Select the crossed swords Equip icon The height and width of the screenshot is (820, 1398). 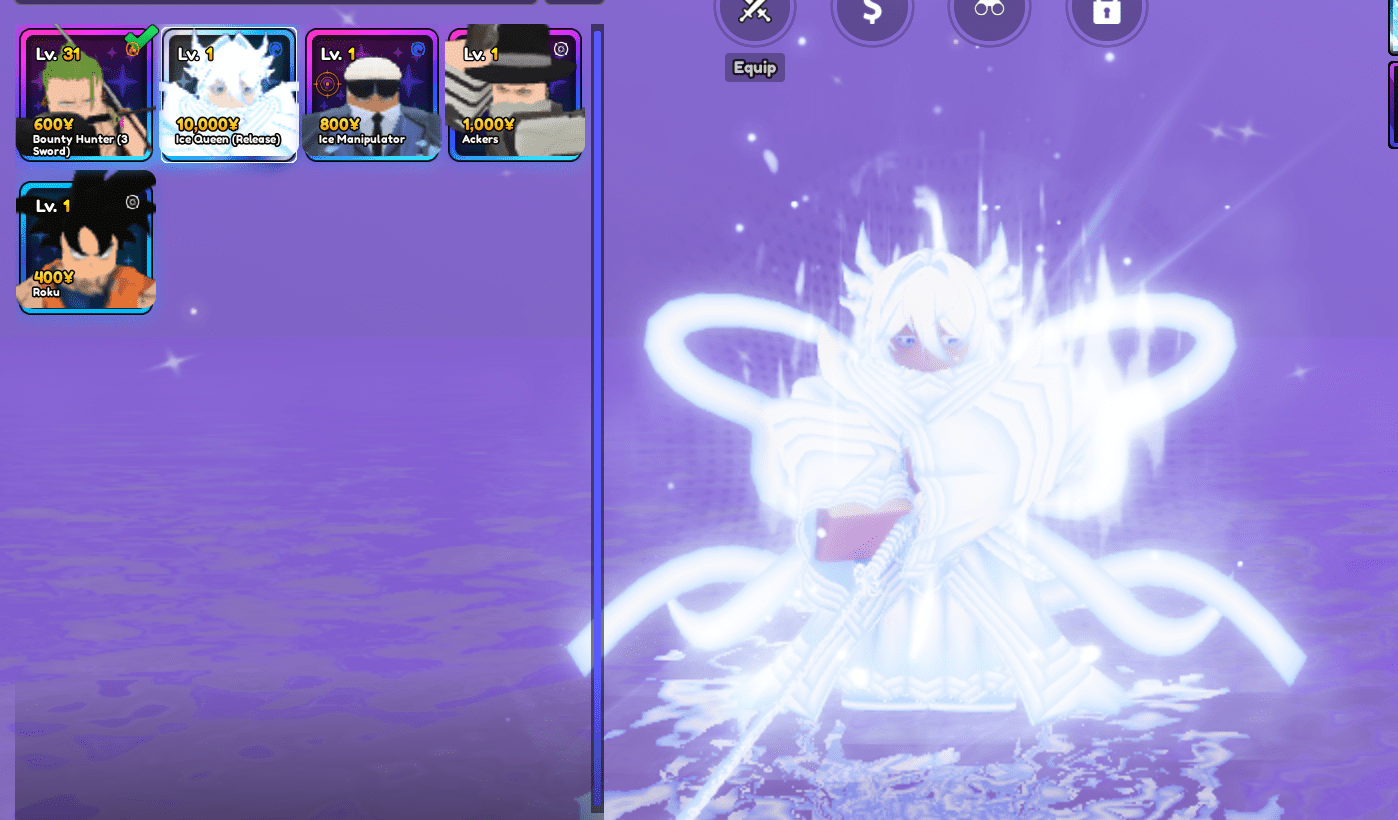point(755,14)
